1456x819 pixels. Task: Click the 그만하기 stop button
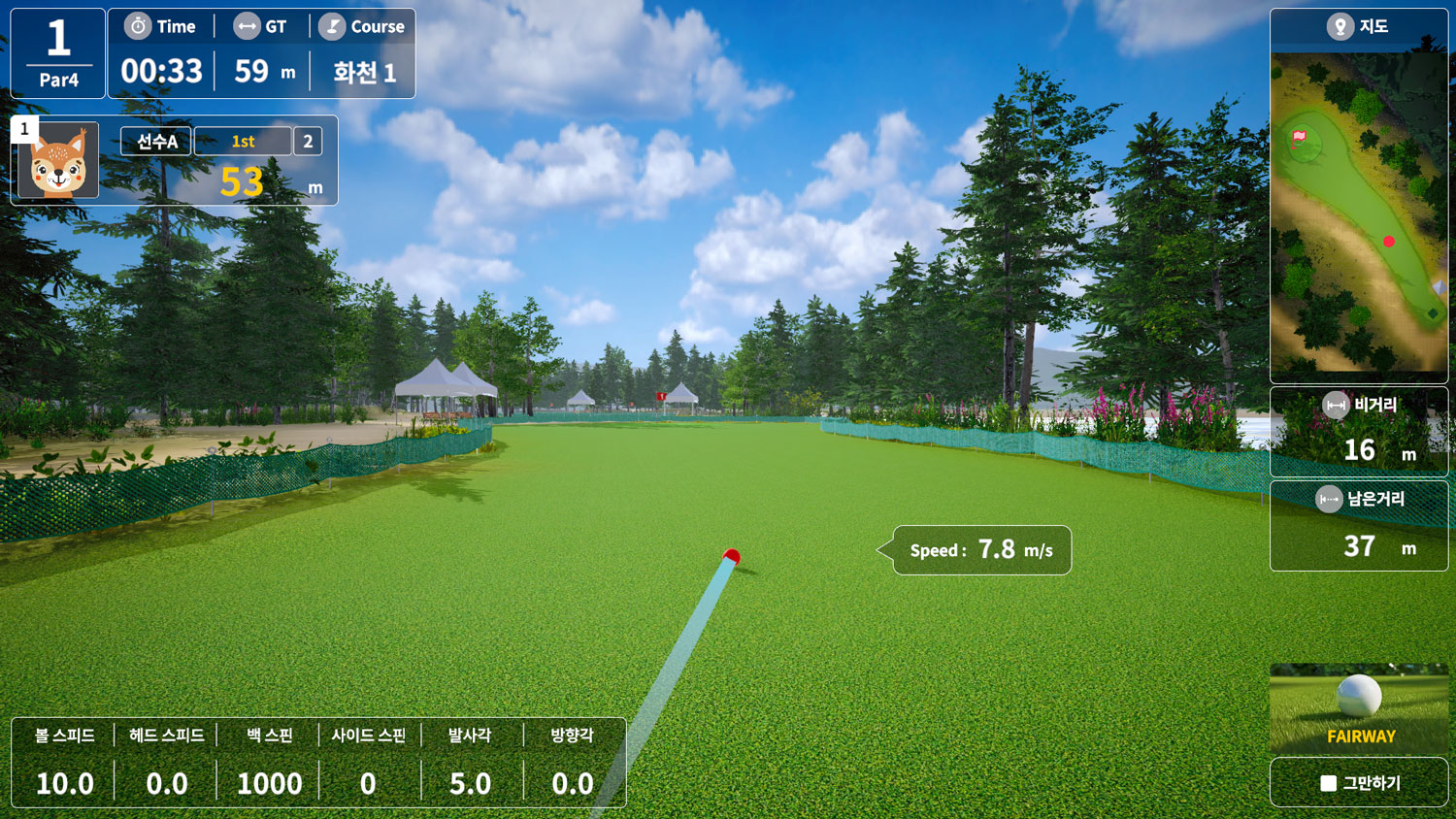tap(1359, 782)
